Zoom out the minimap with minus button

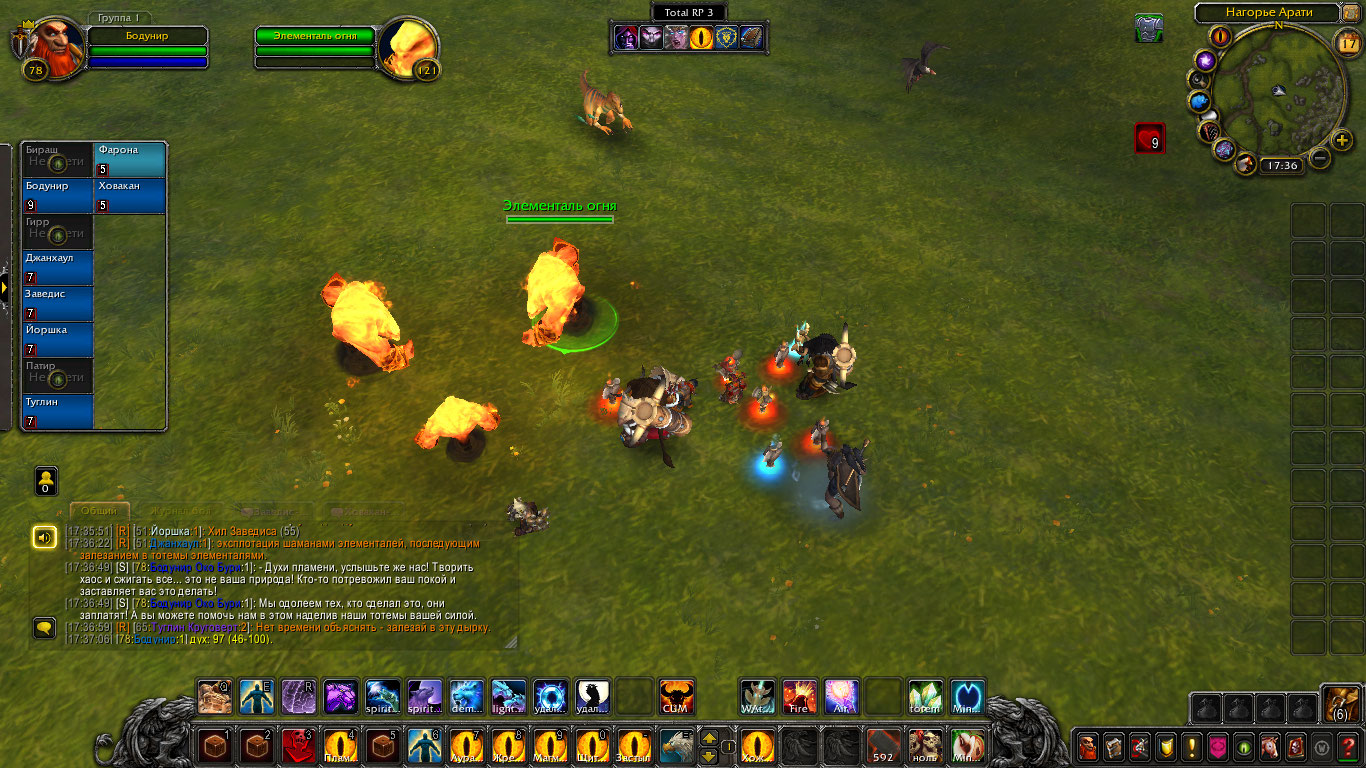[1320, 158]
